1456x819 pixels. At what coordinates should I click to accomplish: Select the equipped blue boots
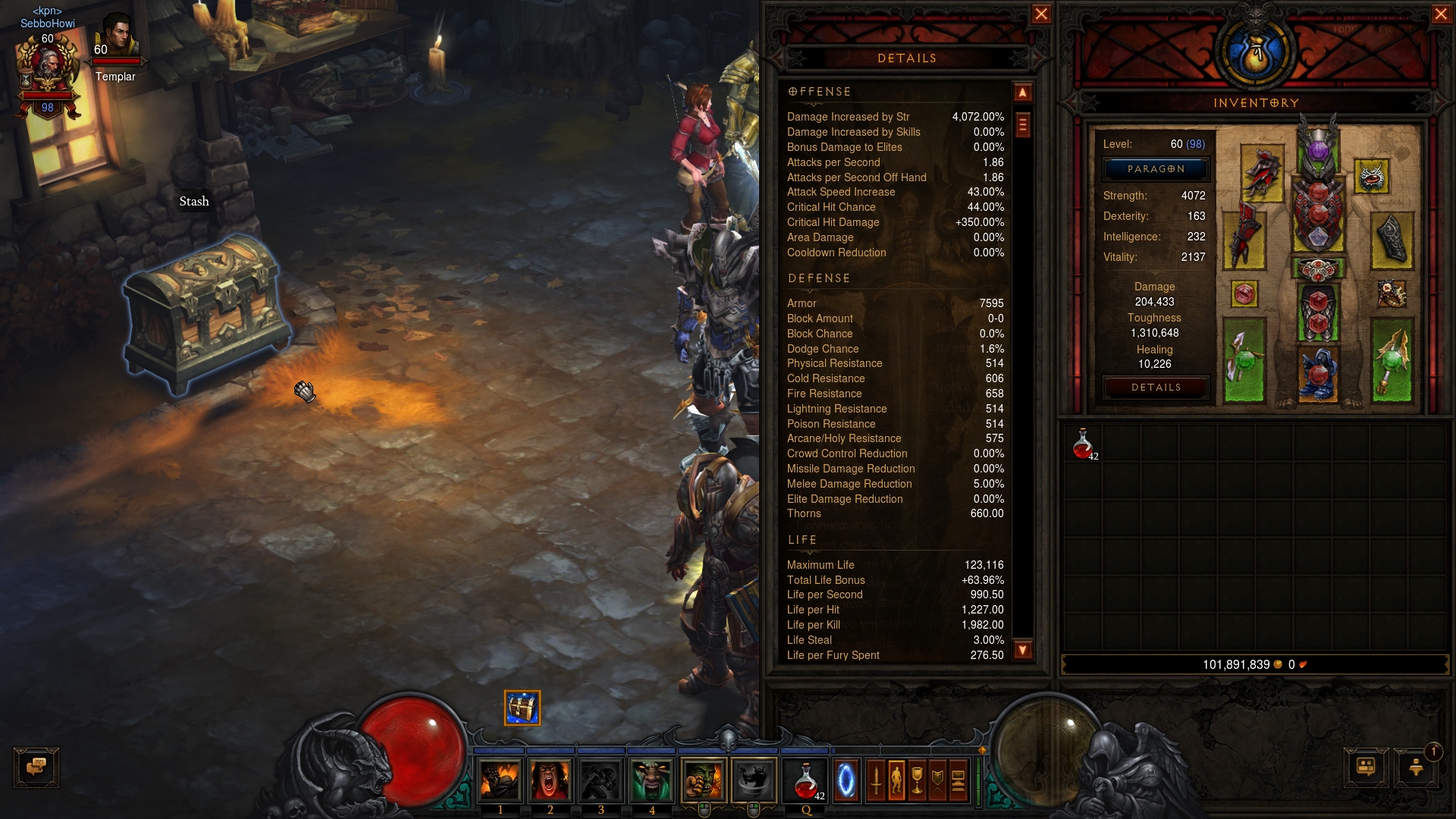tap(1318, 373)
